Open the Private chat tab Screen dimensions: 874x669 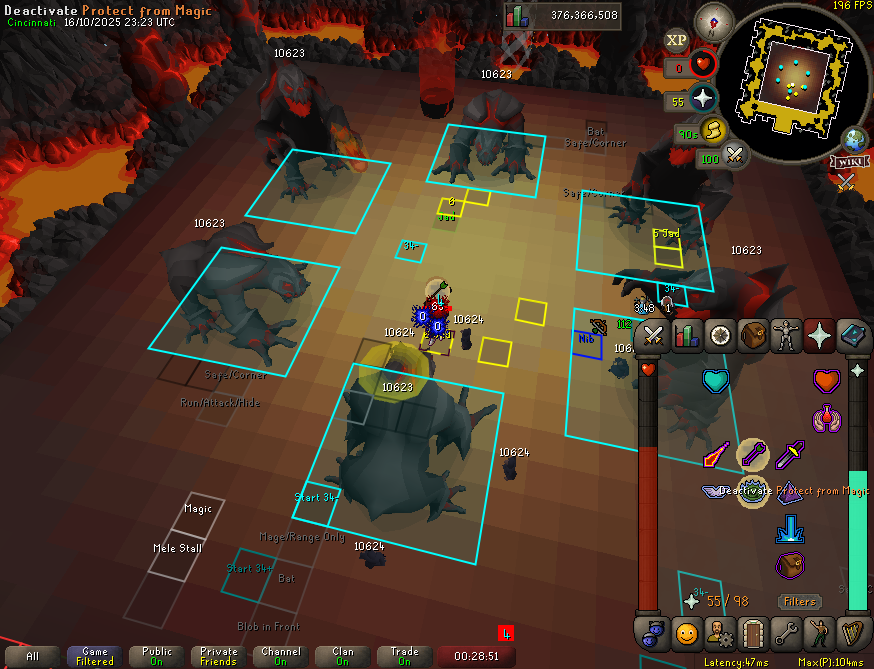(x=218, y=656)
